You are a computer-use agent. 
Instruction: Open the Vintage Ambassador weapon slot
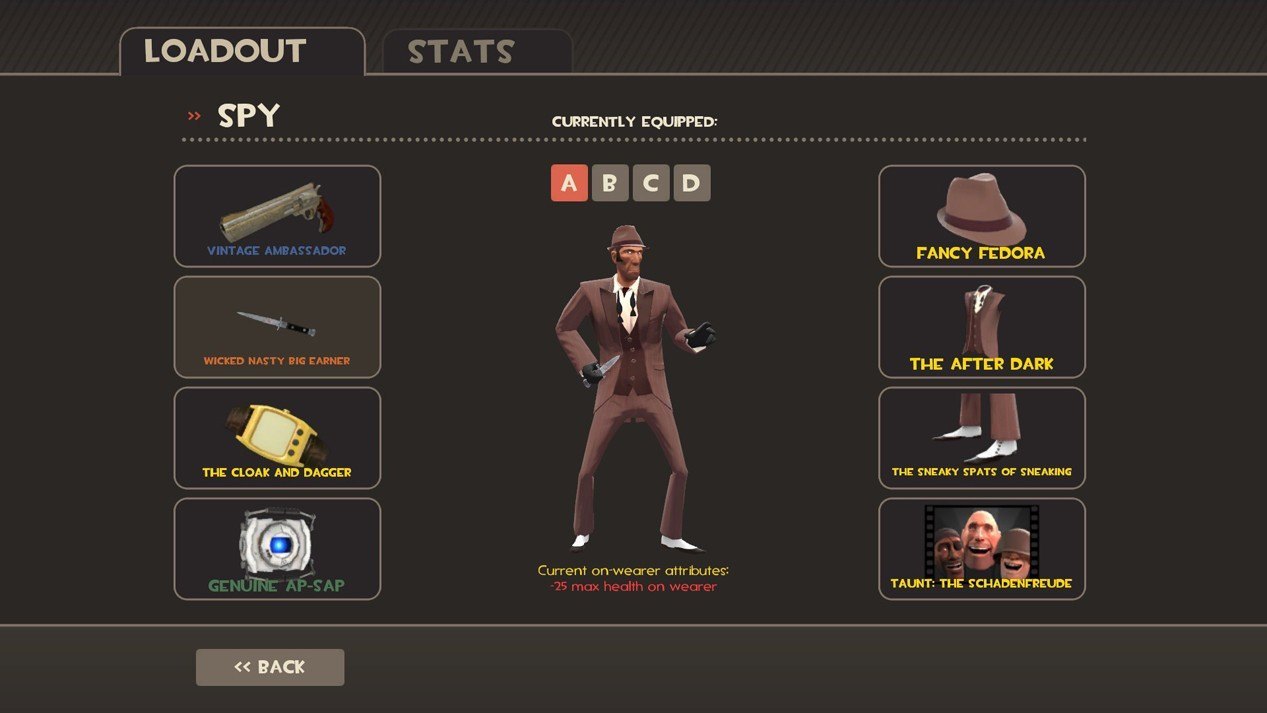[277, 216]
